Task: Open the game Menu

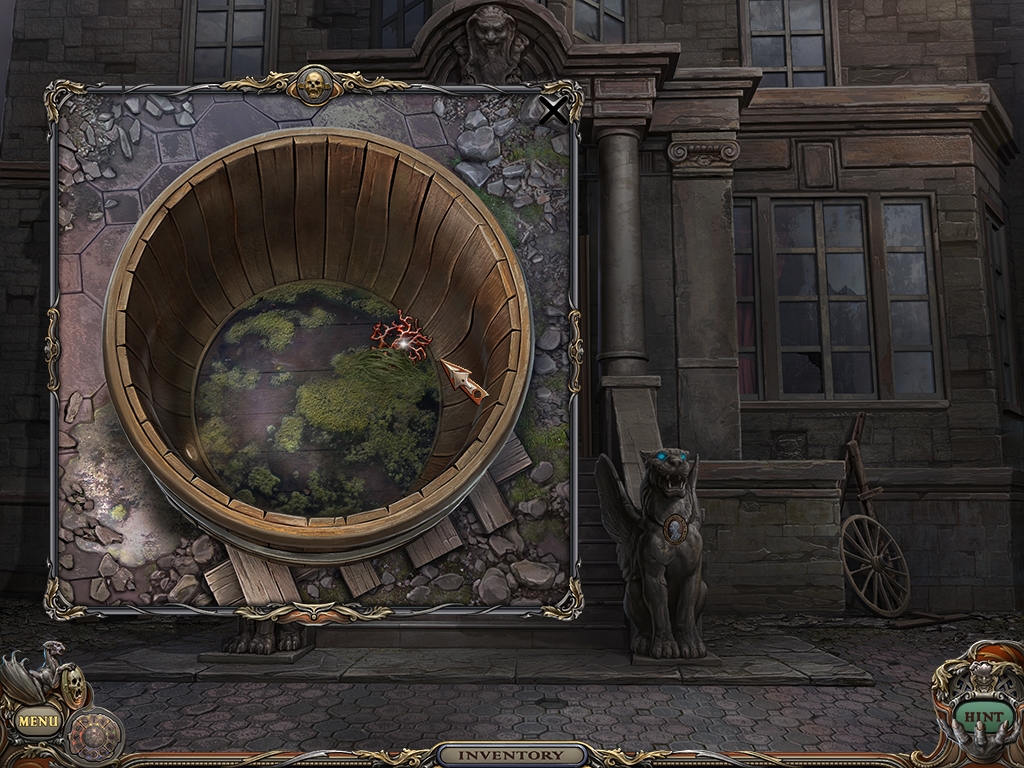Action: click(x=38, y=719)
